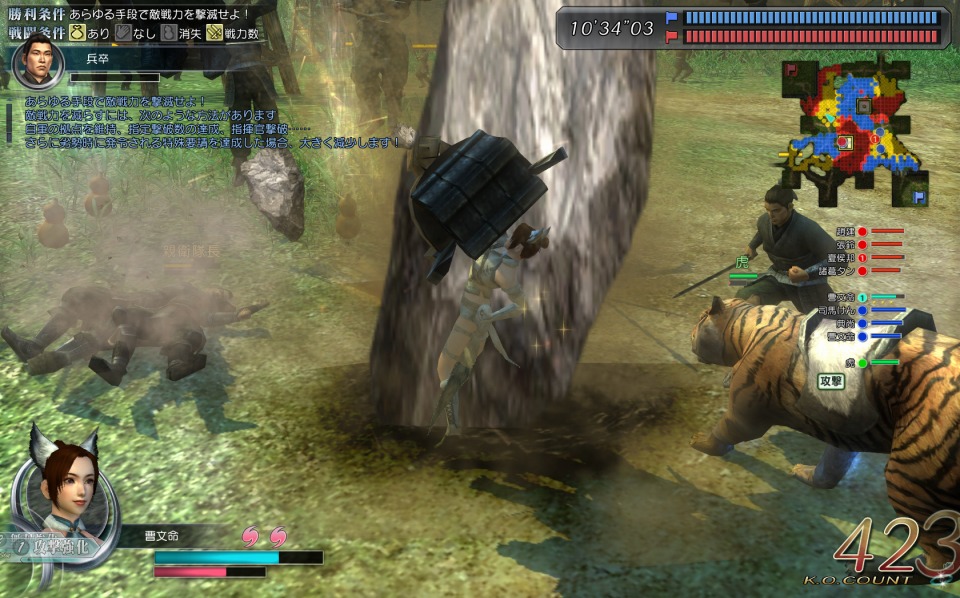Screen dimensions: 960x598
Task: Click the hand なし condition icon
Action: (123, 33)
